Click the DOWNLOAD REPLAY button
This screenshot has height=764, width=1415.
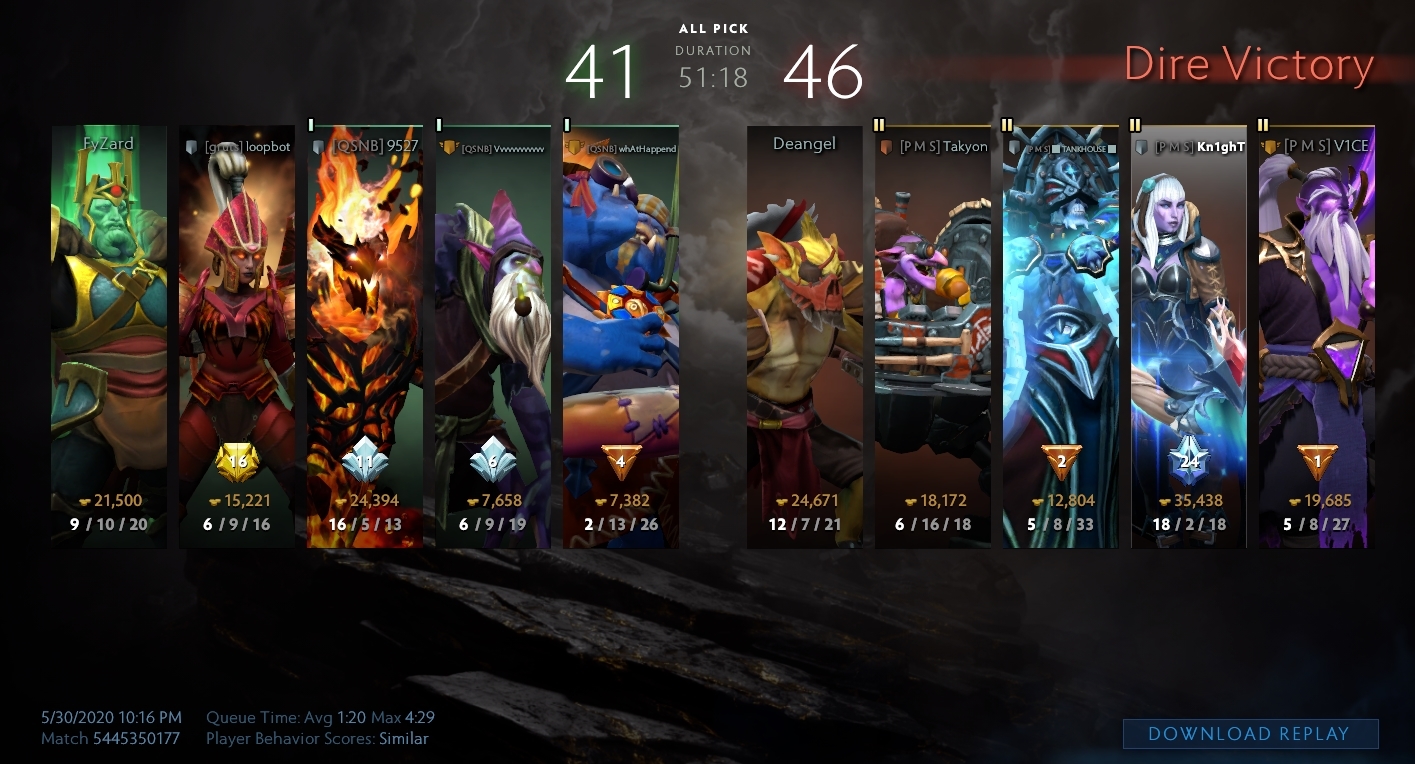1250,733
